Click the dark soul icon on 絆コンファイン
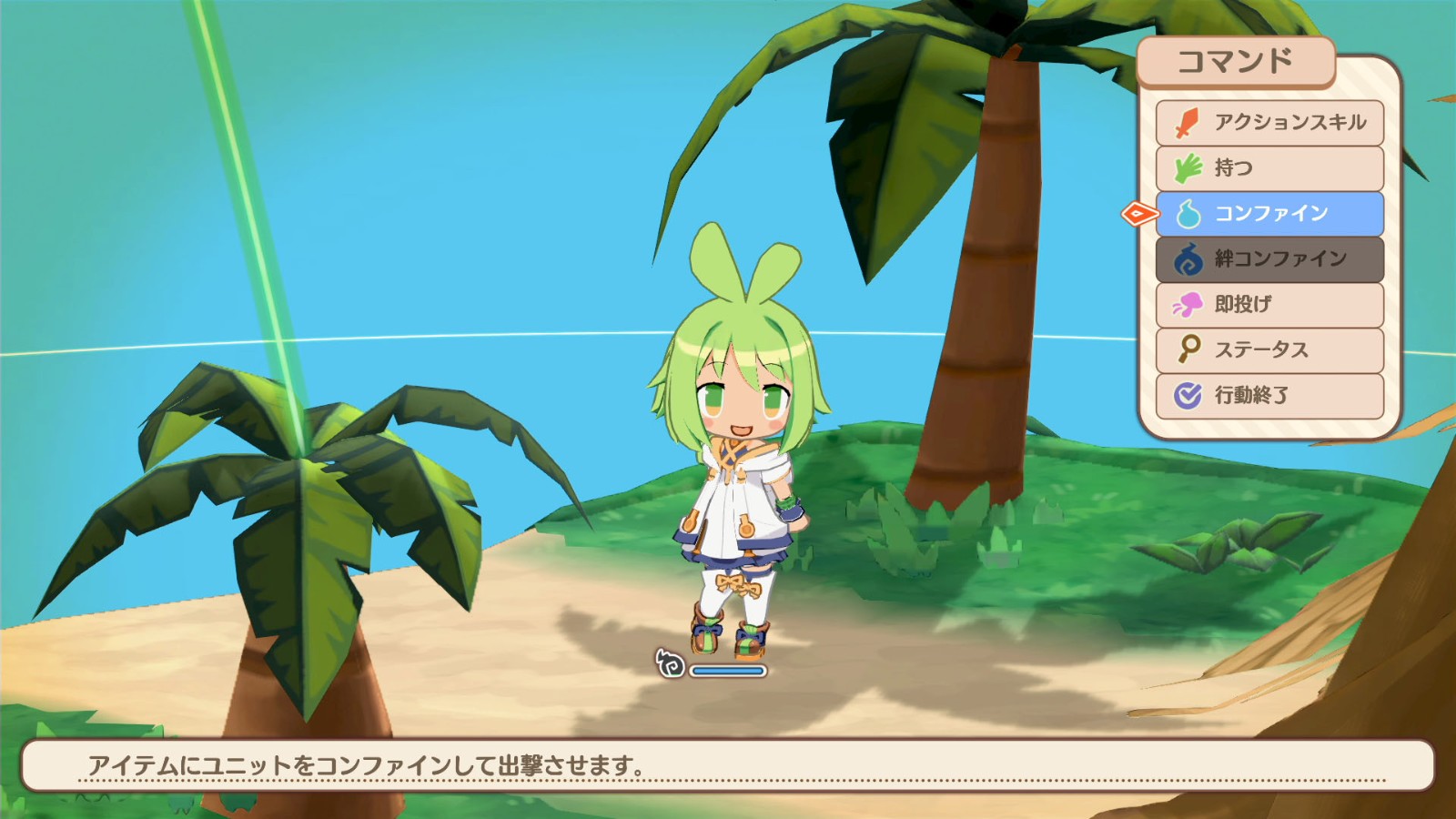The height and width of the screenshot is (819, 1456). [1186, 259]
